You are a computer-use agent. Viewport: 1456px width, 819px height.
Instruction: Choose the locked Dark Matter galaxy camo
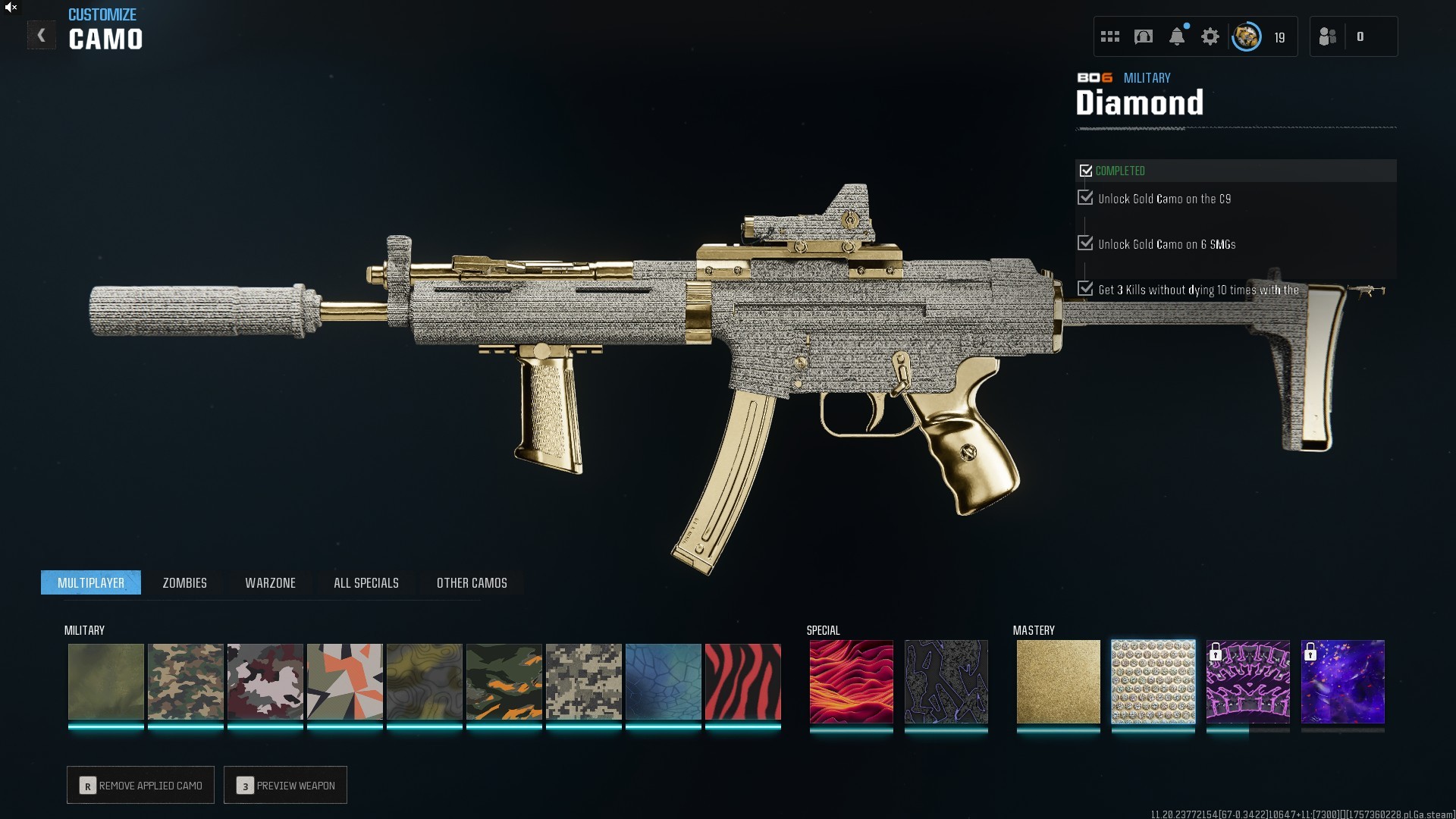click(x=1342, y=681)
